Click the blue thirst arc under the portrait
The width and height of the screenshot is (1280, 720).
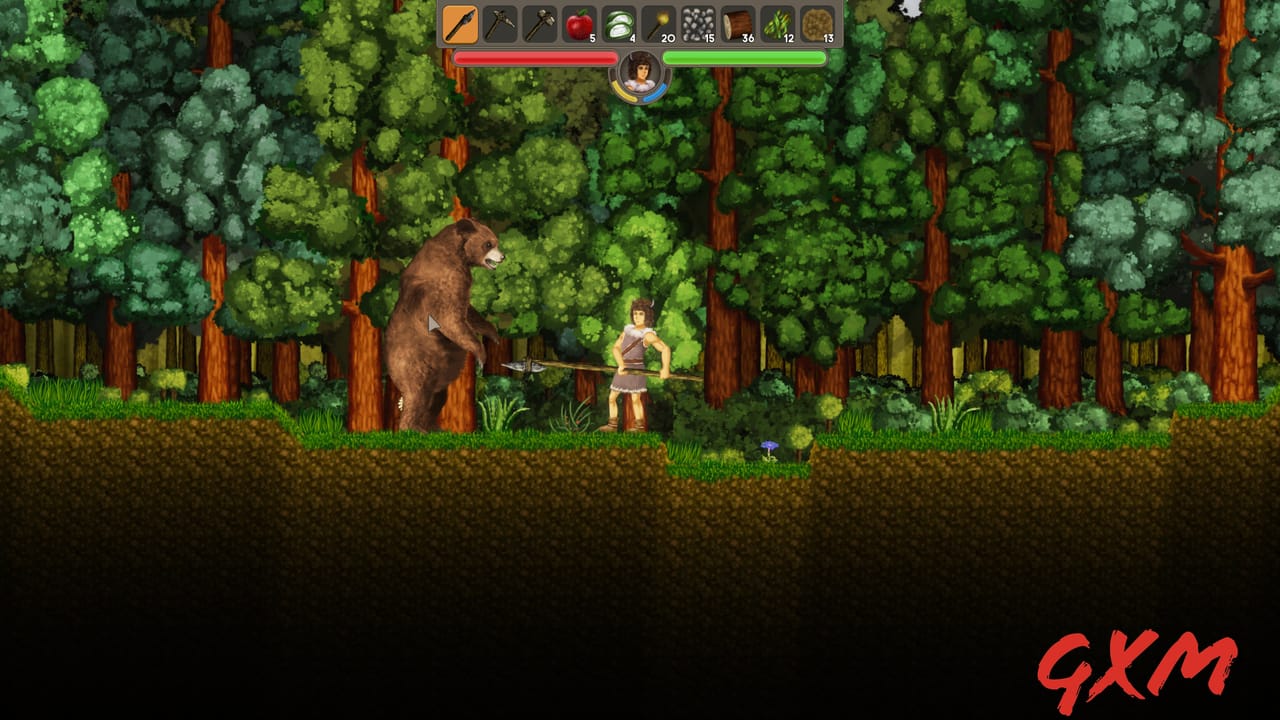point(660,90)
